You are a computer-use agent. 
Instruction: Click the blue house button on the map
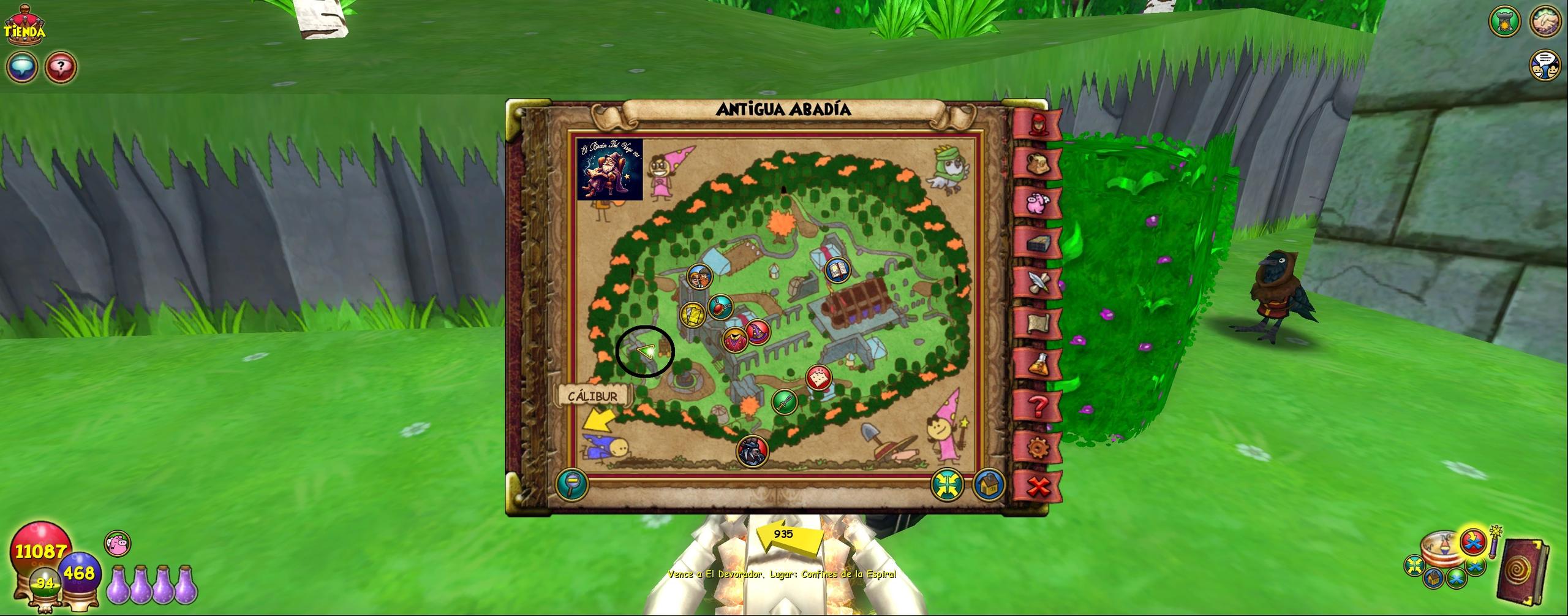click(987, 485)
